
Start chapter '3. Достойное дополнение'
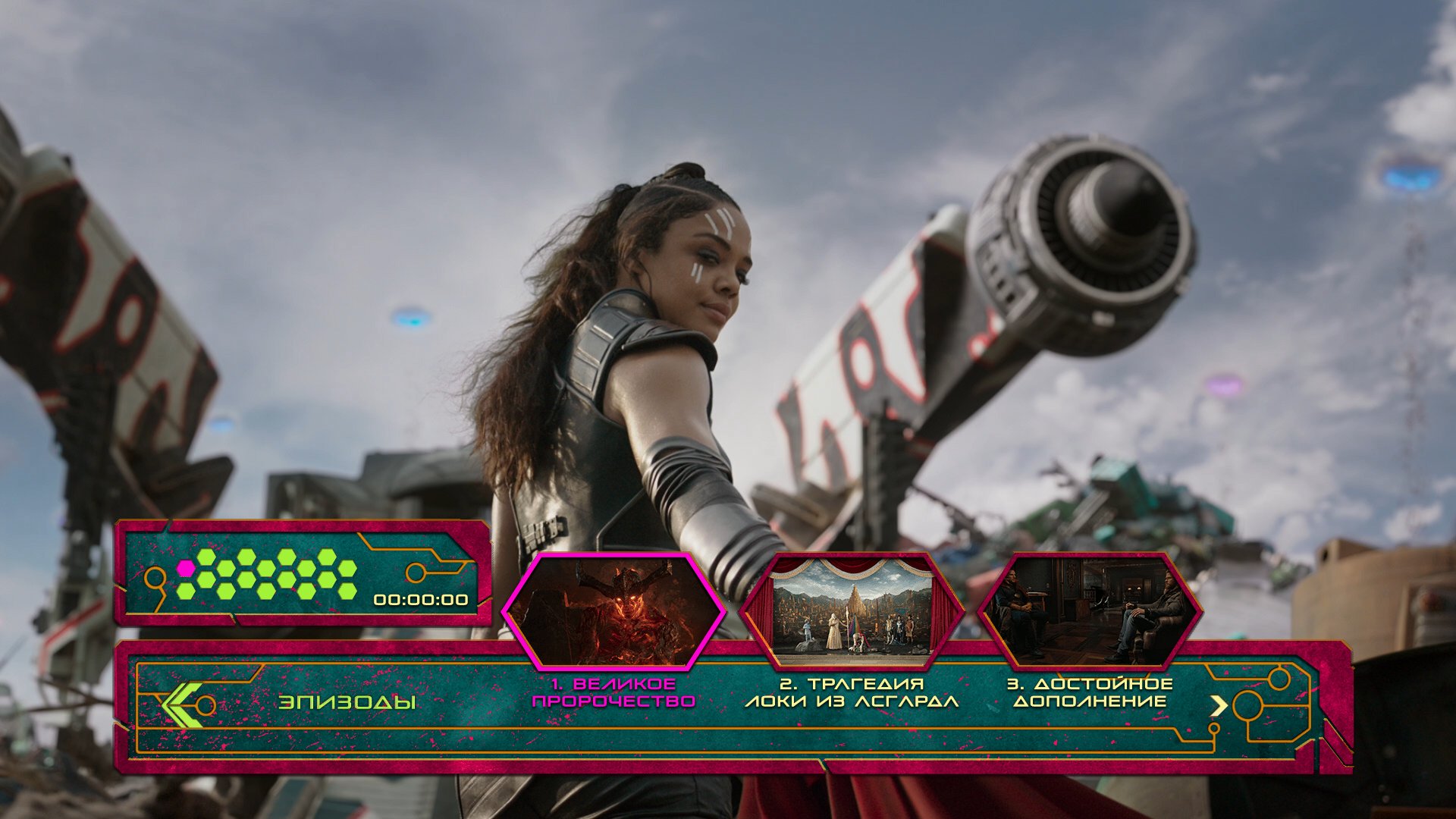1090,693
